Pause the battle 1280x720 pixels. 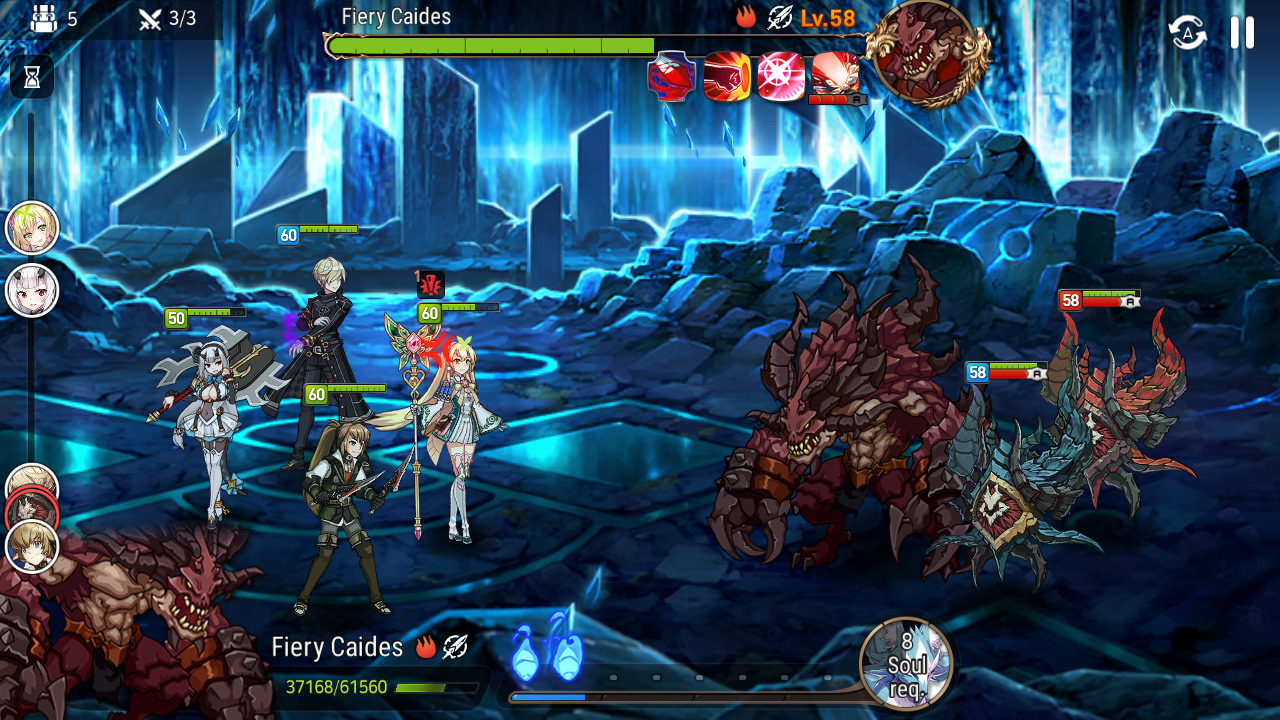(1242, 32)
